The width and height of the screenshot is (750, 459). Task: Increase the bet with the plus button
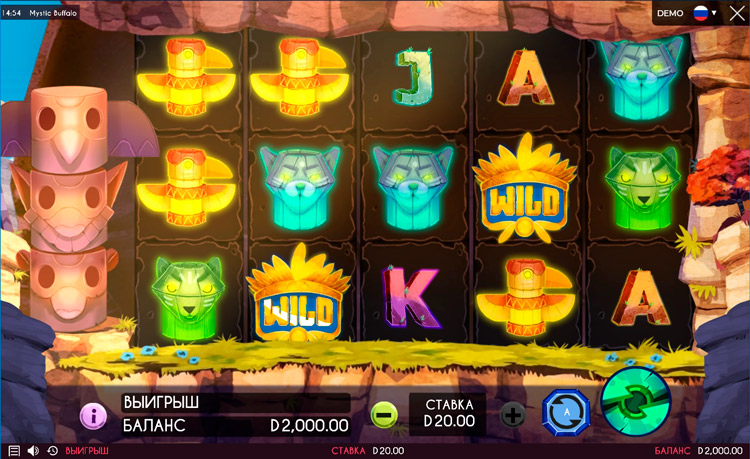point(512,414)
